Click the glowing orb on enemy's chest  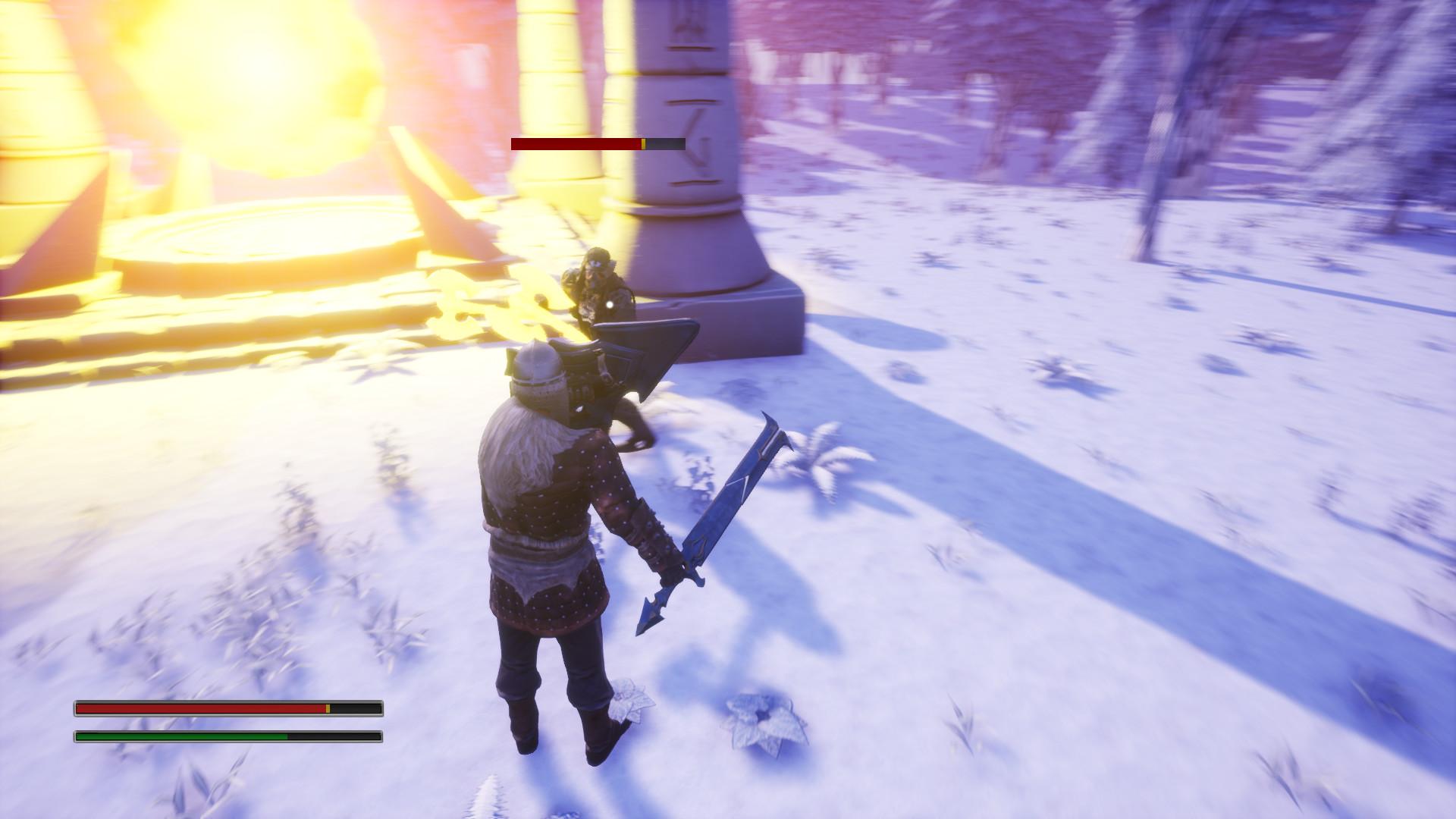[x=611, y=303]
